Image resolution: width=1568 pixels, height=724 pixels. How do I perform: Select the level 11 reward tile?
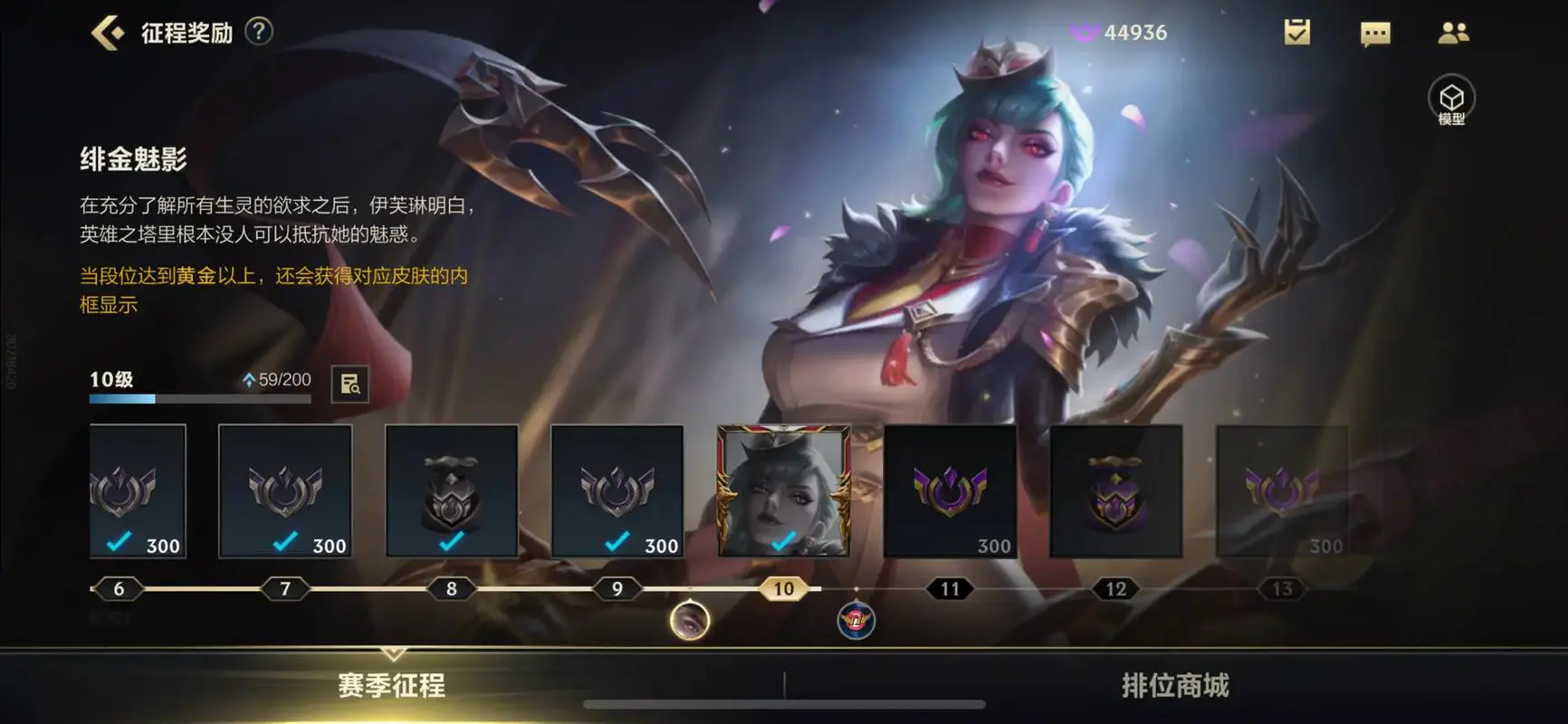coord(950,491)
